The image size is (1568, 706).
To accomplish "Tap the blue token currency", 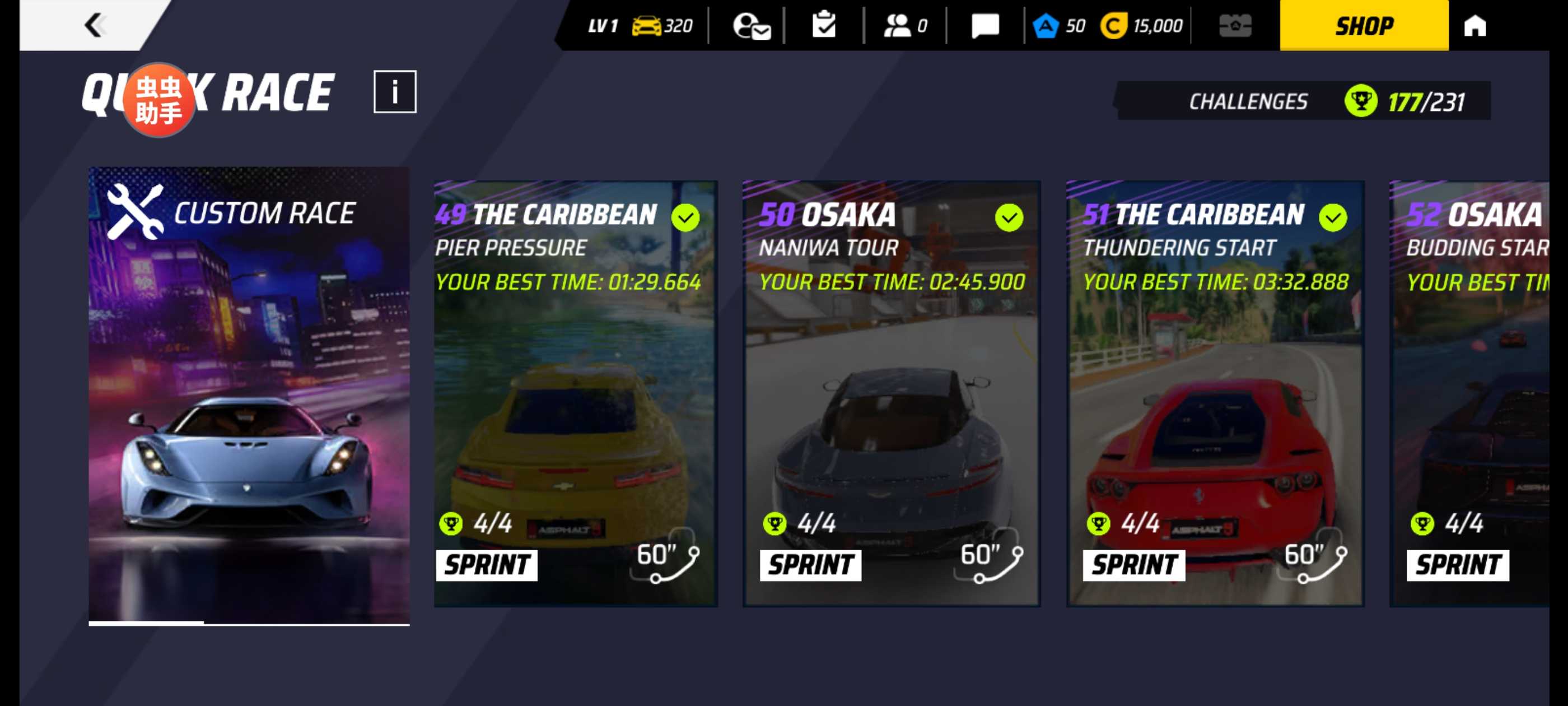I will pos(1059,26).
